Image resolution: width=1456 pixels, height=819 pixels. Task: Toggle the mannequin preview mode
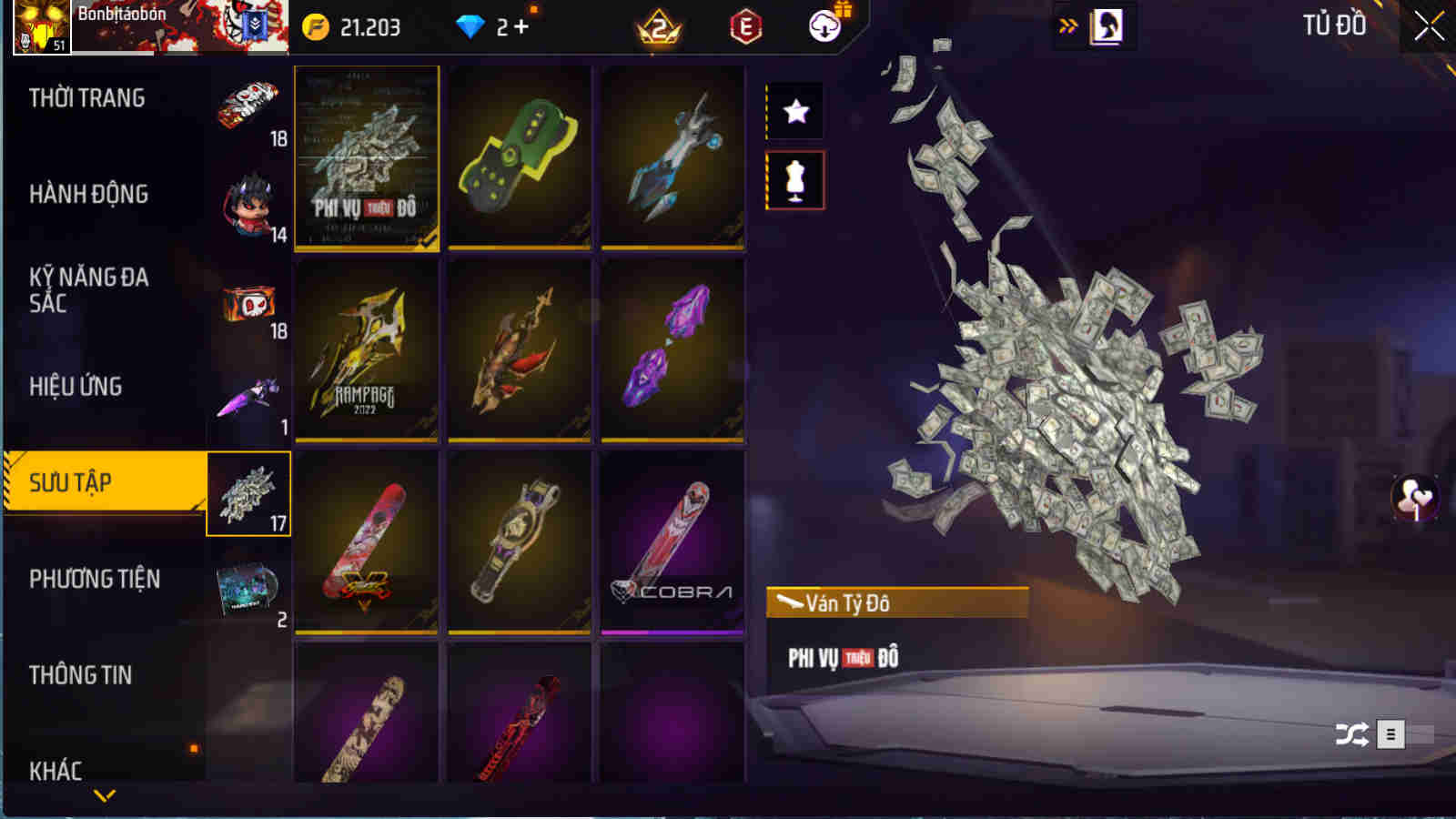794,178
